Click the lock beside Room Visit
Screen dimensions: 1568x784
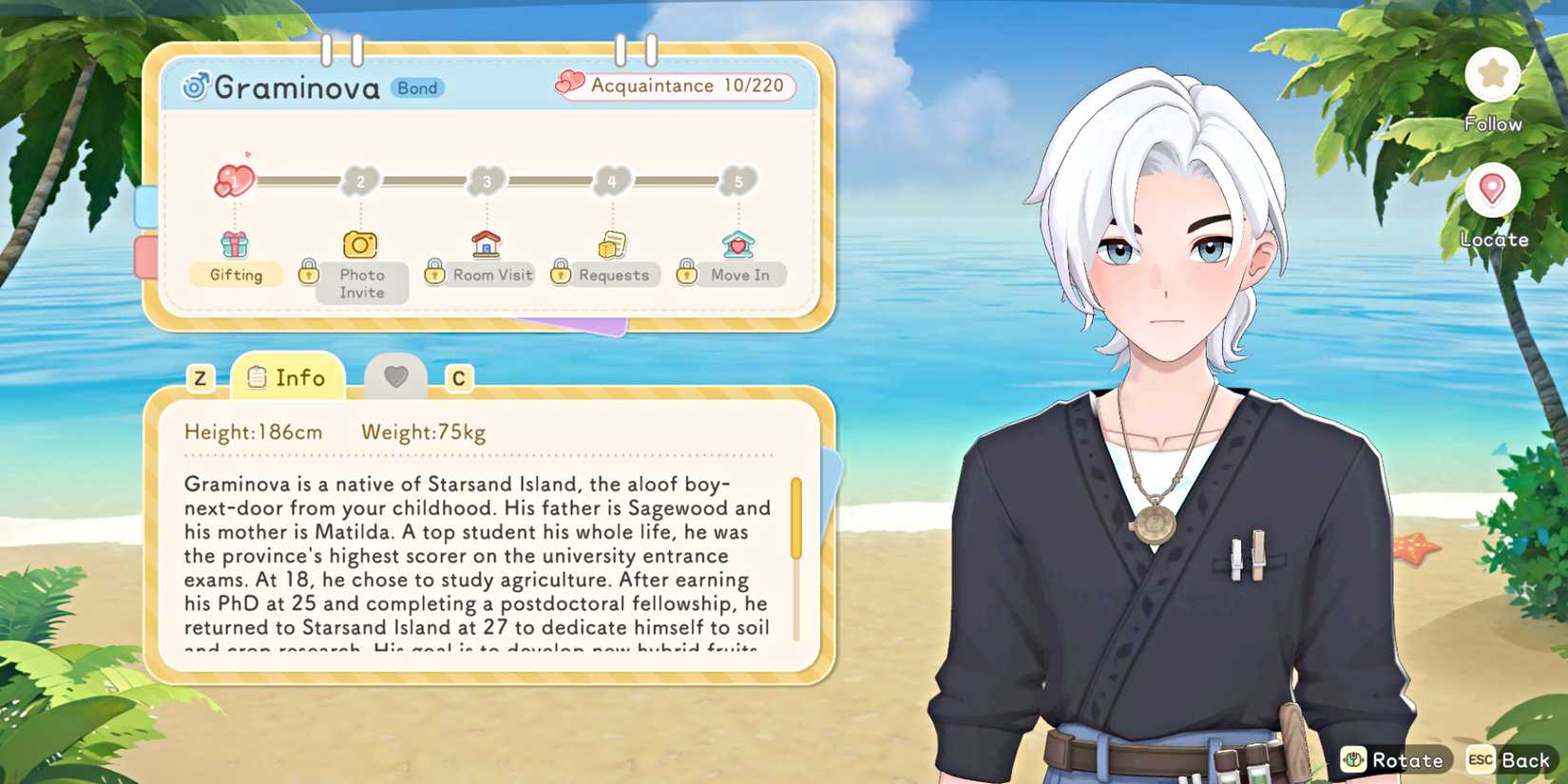click(434, 273)
